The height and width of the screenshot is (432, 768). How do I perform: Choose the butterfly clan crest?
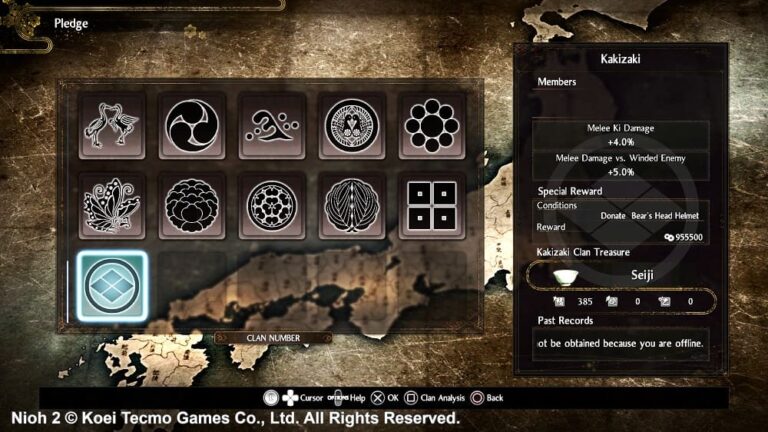pos(112,205)
